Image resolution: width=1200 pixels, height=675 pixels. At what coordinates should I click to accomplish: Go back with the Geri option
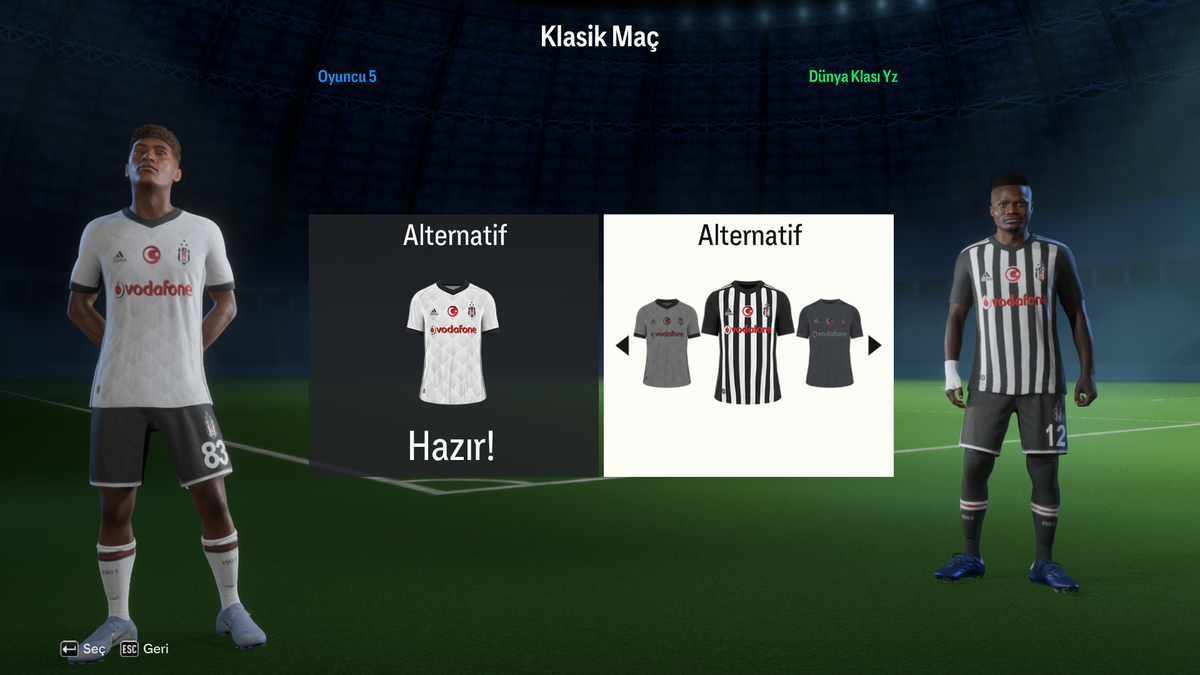coord(145,649)
